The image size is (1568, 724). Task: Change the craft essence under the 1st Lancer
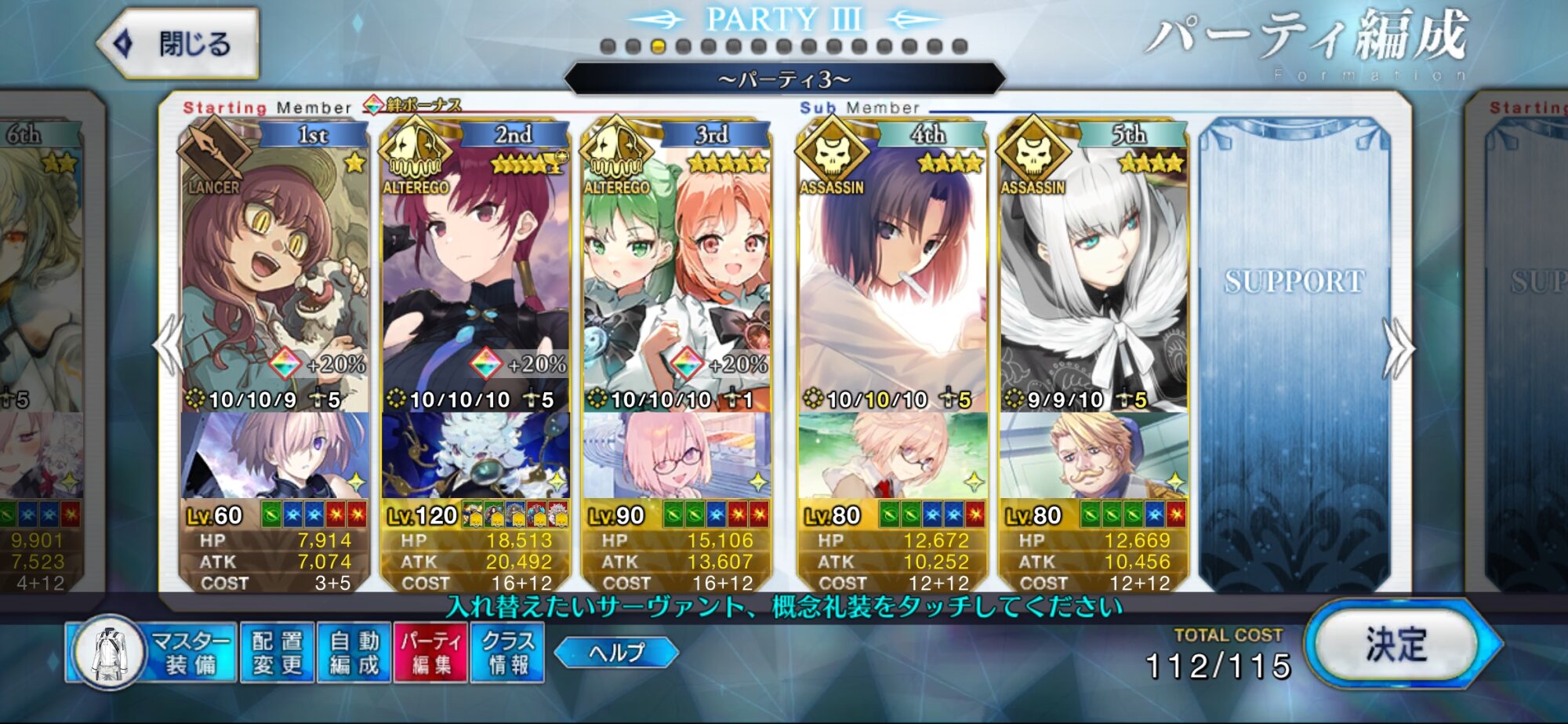[x=274, y=455]
